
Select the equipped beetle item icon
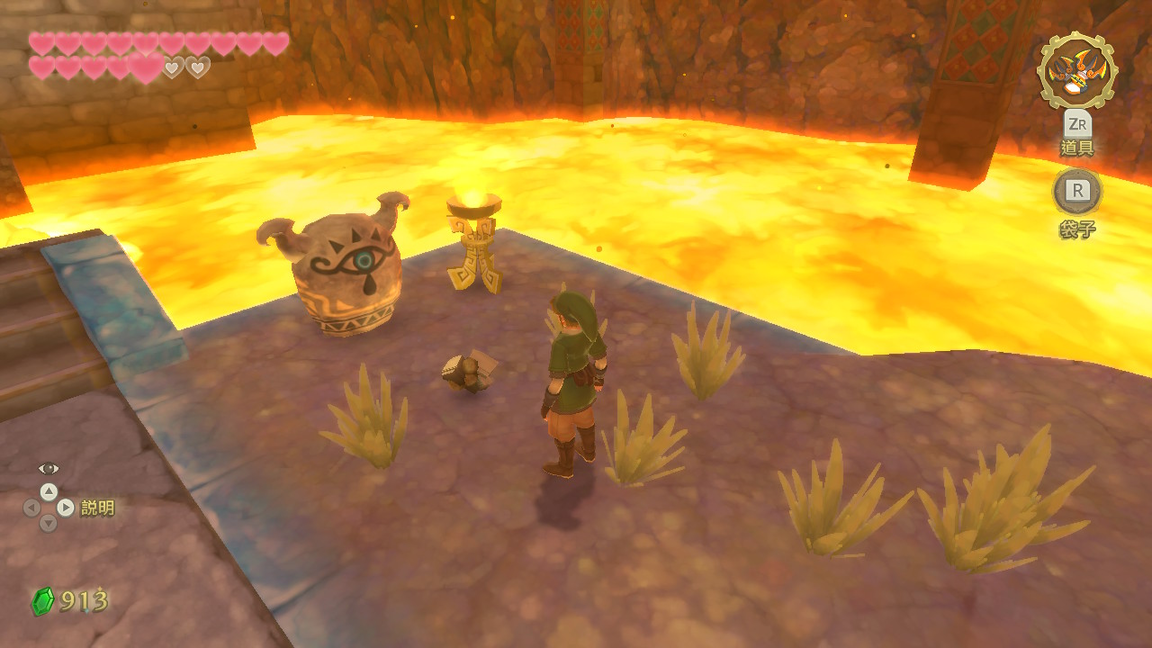click(1077, 70)
